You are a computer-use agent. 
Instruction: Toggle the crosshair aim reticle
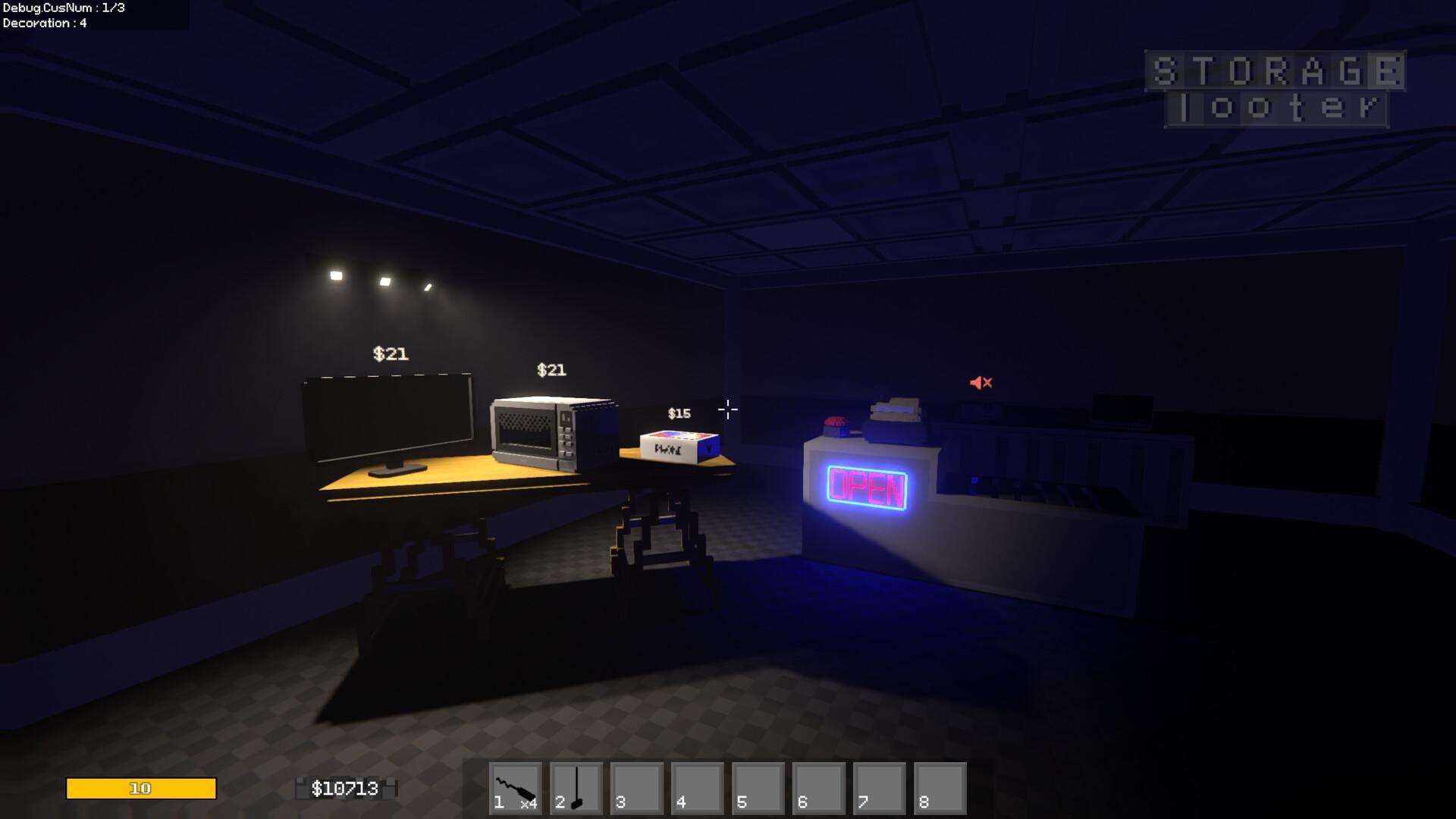pos(727,409)
